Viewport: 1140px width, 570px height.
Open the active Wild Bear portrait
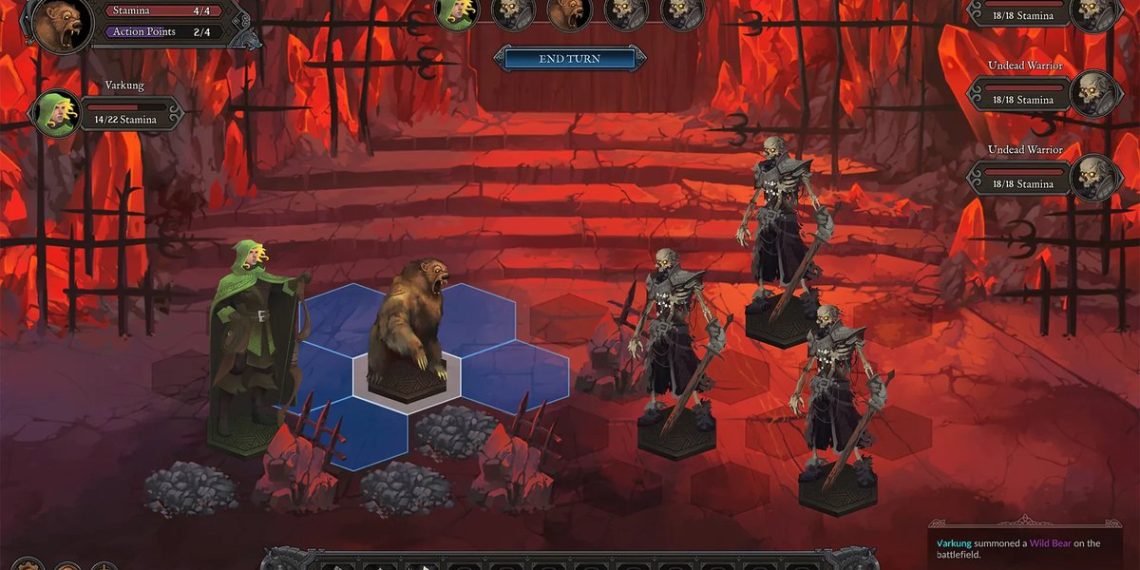coord(62,24)
